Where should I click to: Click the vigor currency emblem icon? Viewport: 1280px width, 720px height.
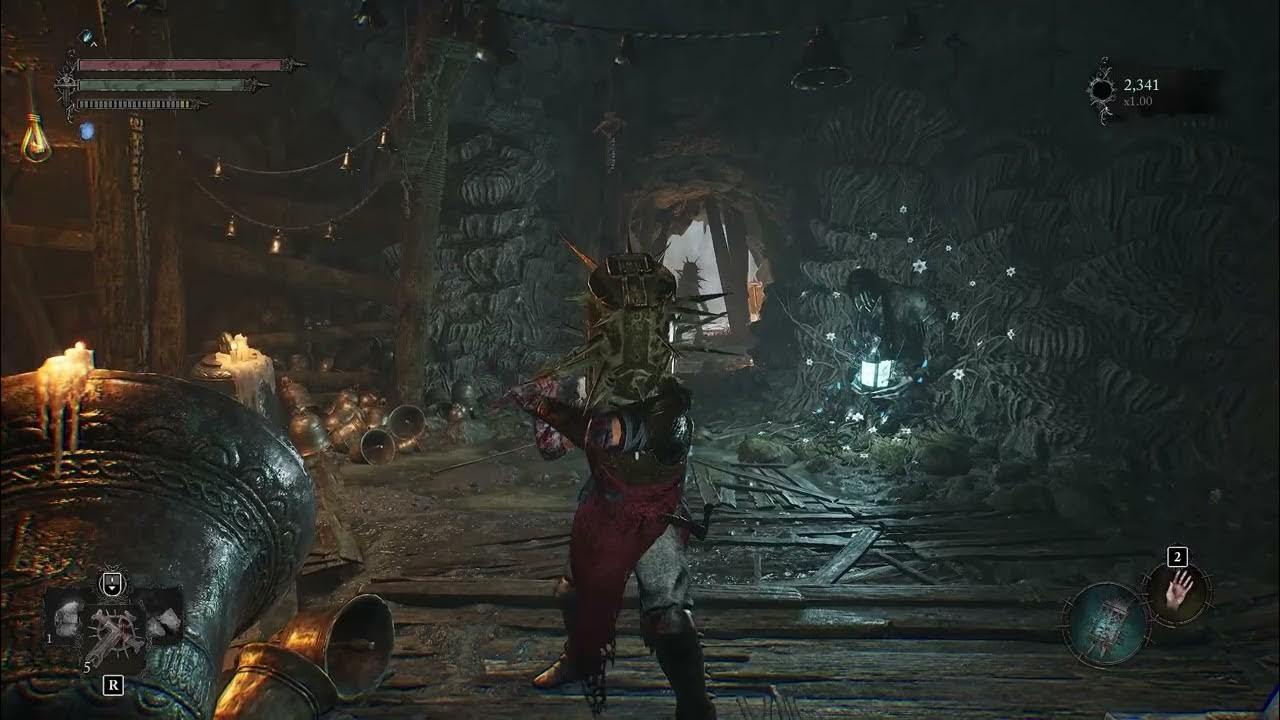(x=1104, y=90)
